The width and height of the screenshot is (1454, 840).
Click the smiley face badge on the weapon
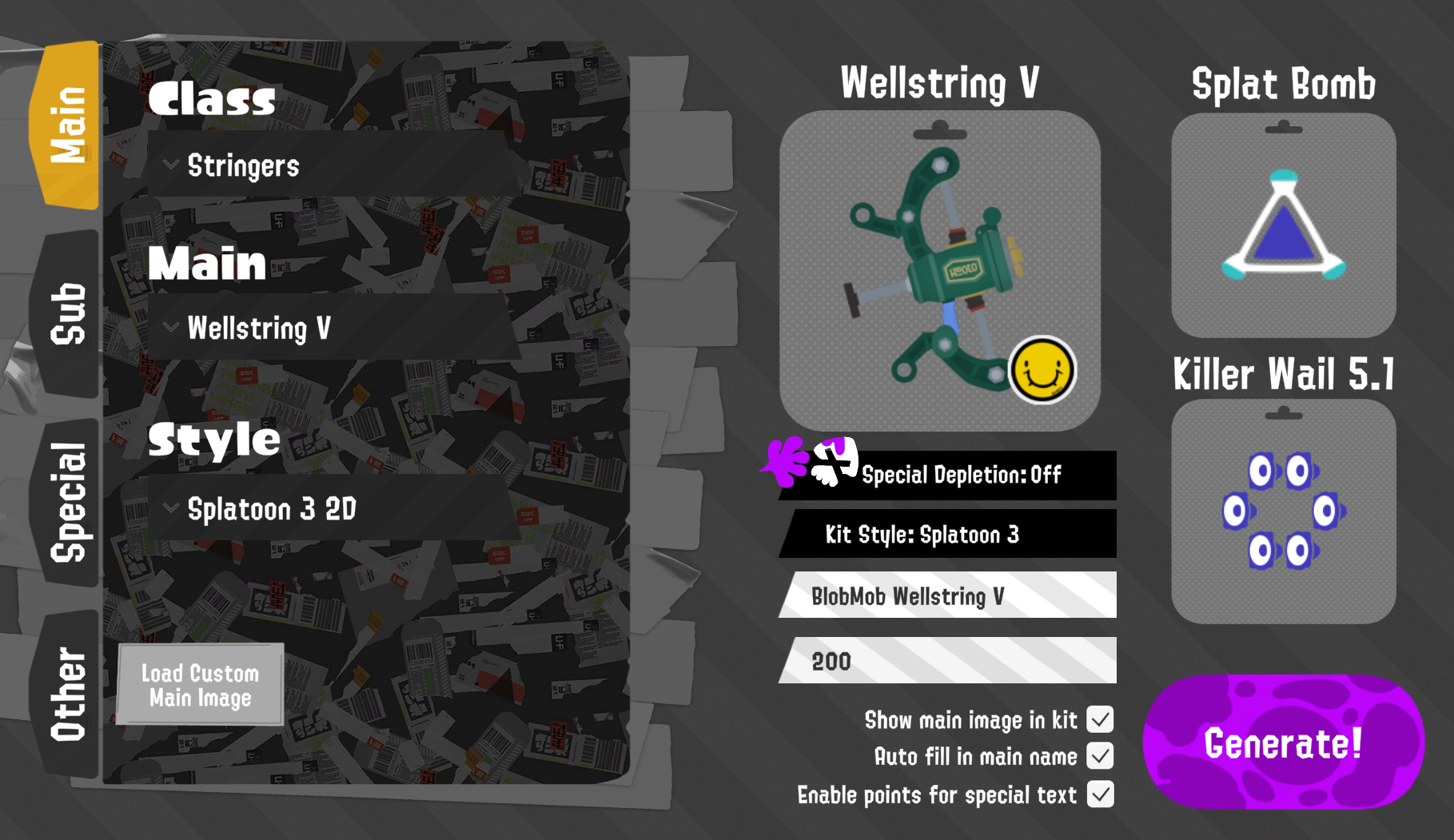point(1042,368)
